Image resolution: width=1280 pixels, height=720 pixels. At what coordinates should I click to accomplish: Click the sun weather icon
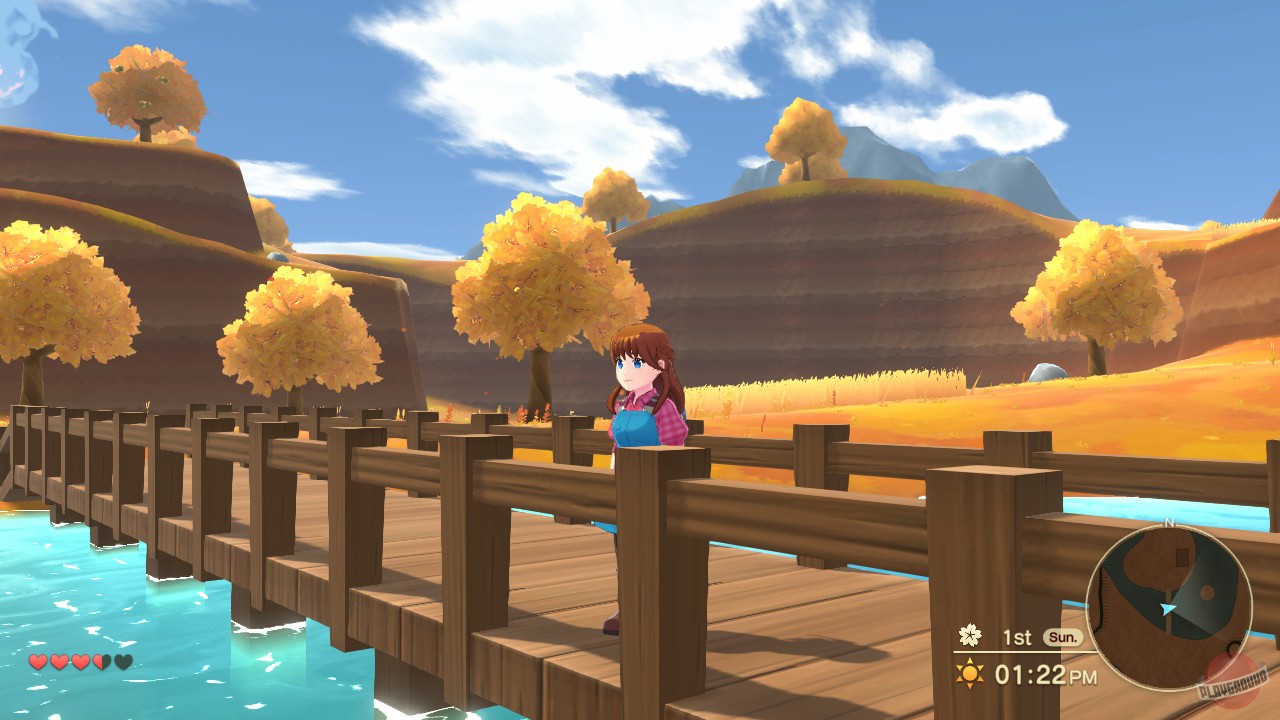[x=969, y=673]
